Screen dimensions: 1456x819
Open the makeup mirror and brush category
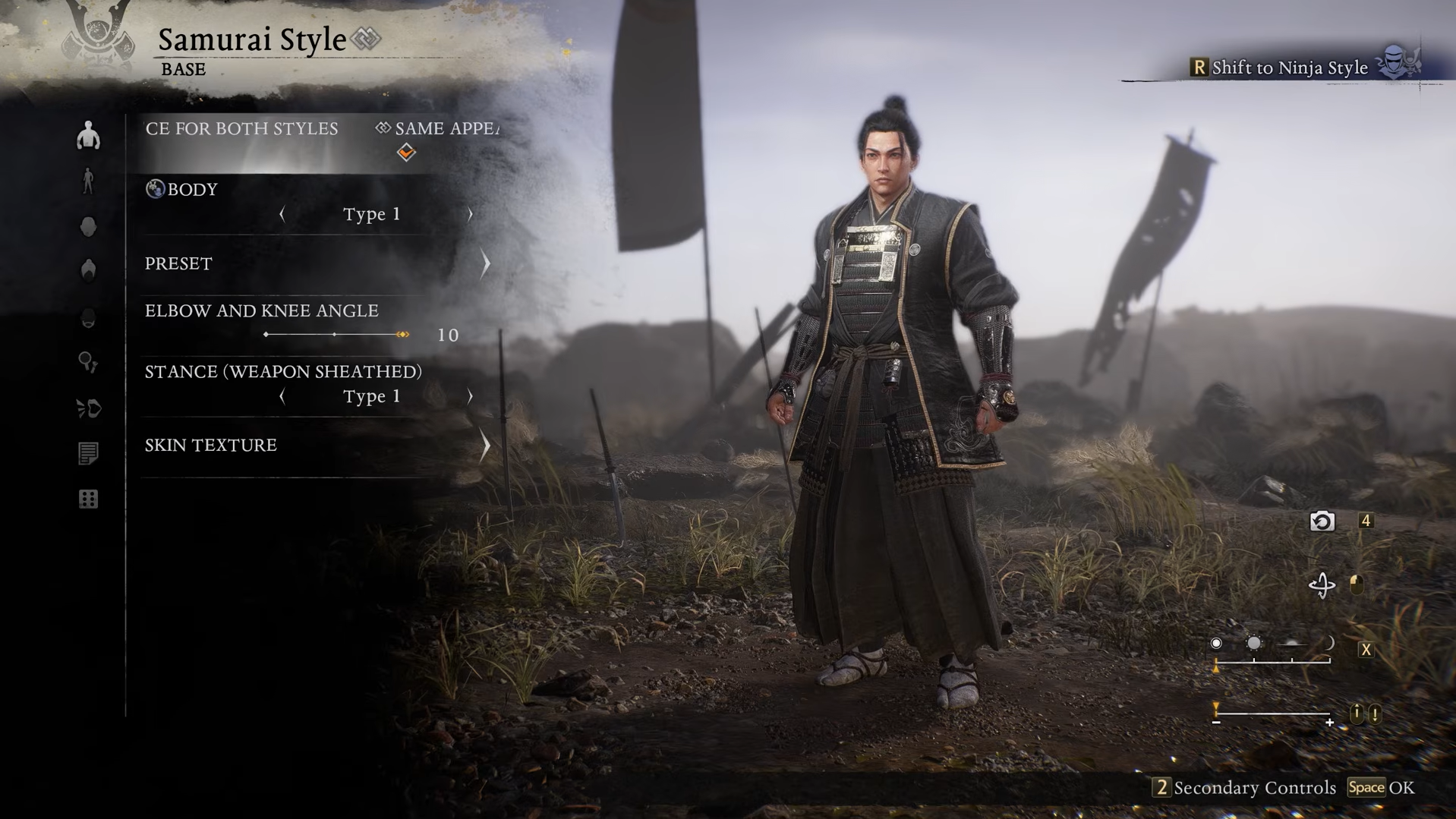point(88,363)
